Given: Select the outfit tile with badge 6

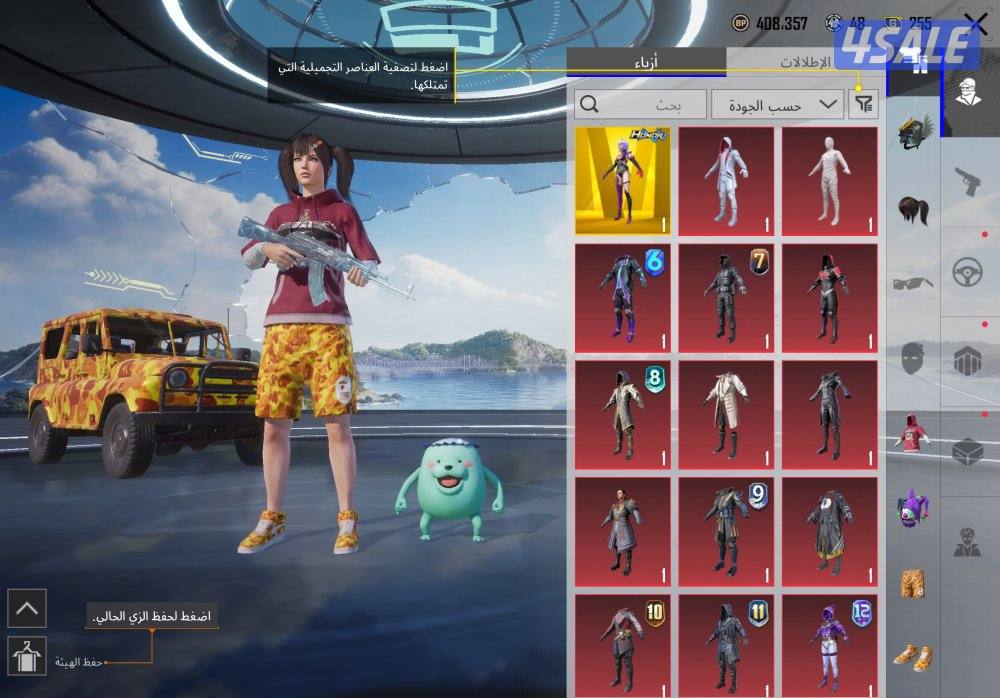Looking at the screenshot, I should point(622,298).
